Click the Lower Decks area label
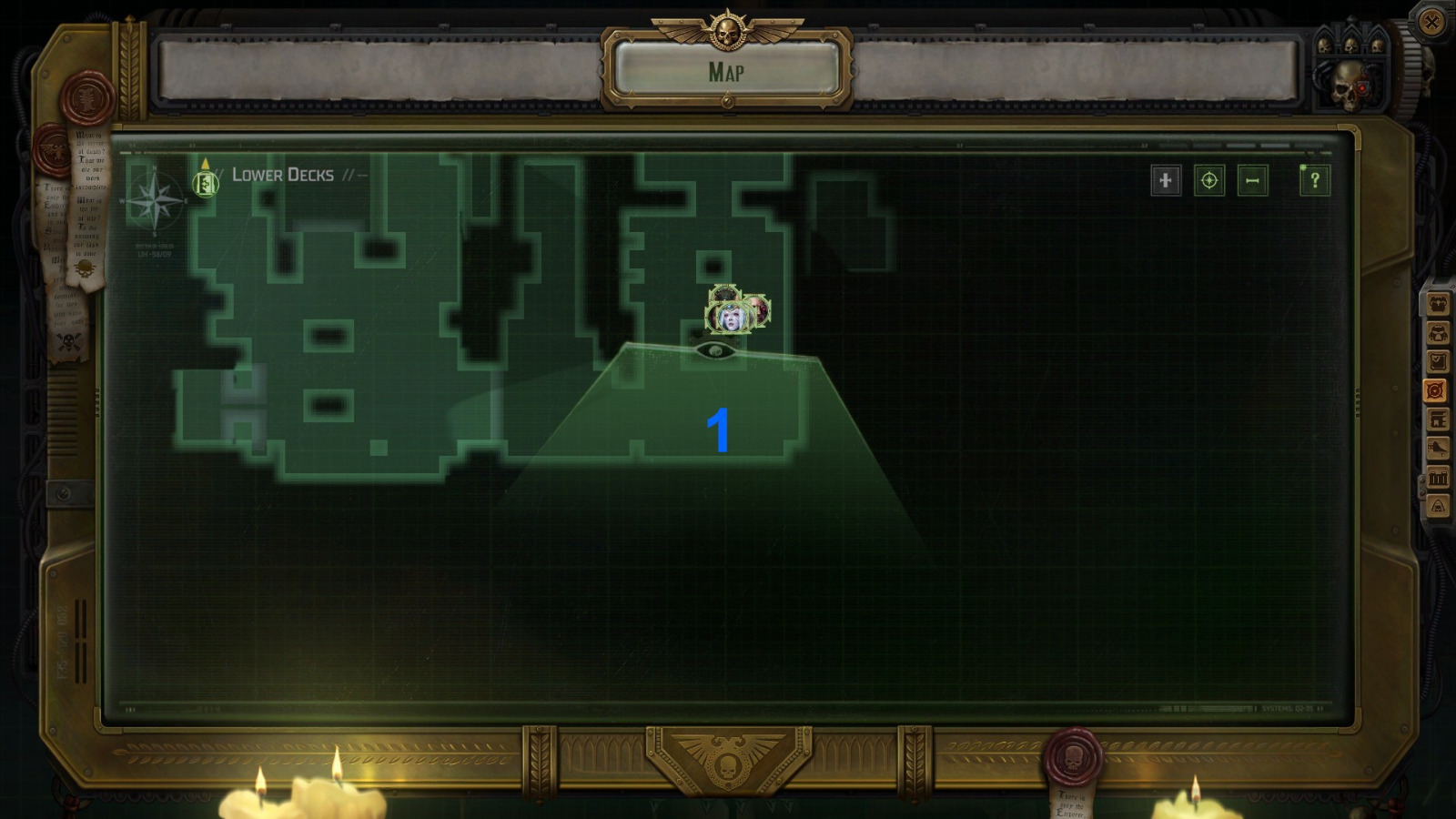This screenshot has height=819, width=1456. click(282, 176)
